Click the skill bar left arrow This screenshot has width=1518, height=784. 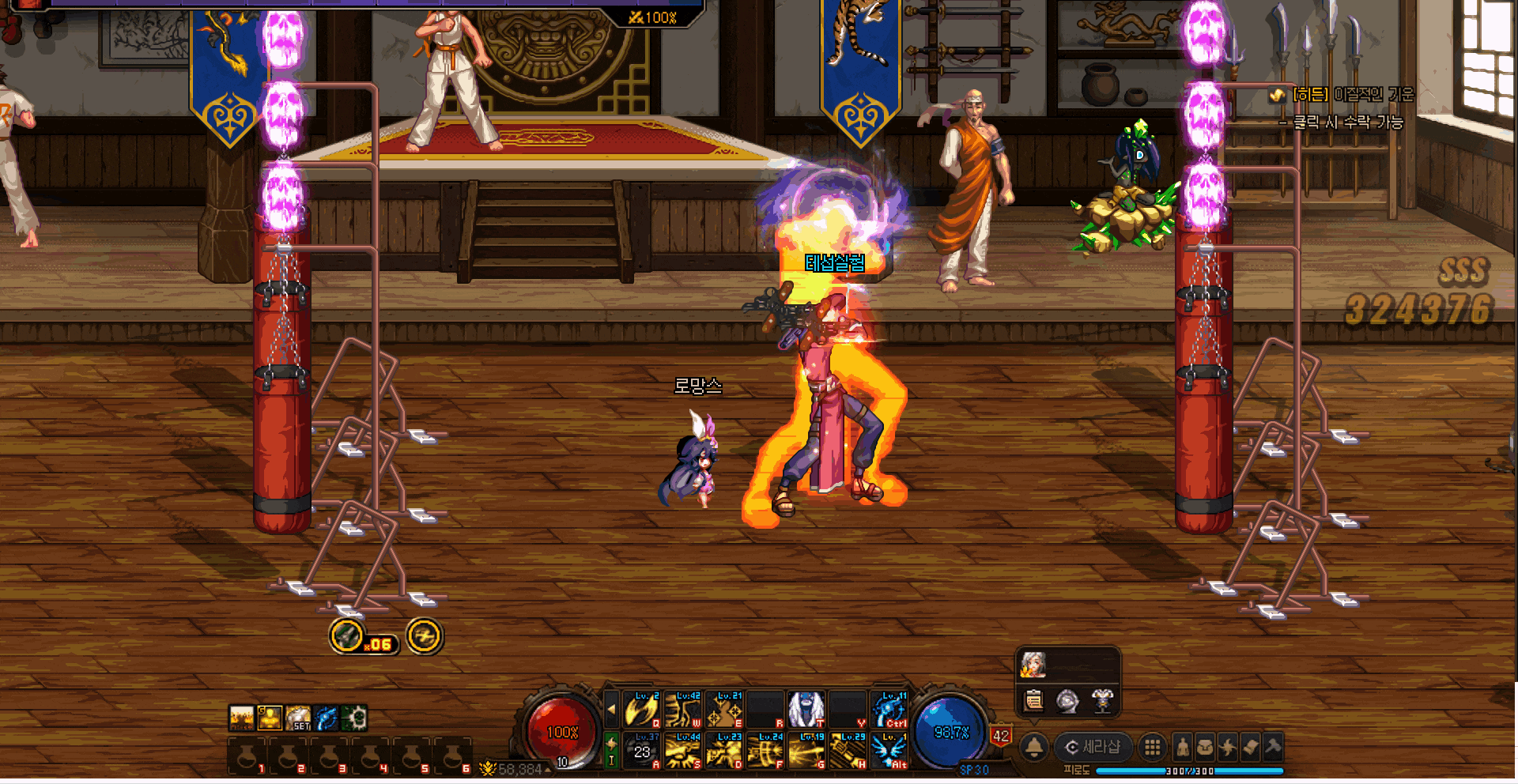[611, 710]
